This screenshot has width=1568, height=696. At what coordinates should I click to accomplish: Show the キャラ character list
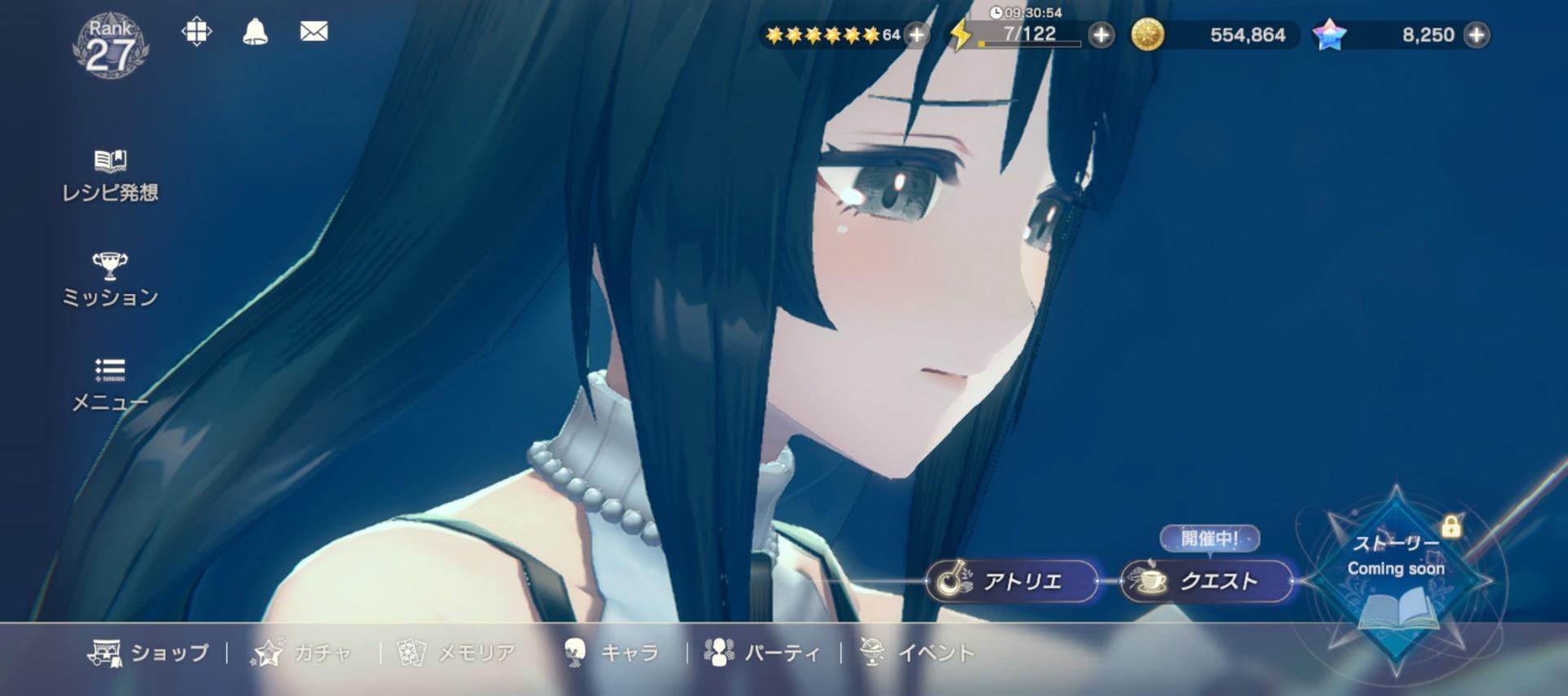tap(611, 653)
